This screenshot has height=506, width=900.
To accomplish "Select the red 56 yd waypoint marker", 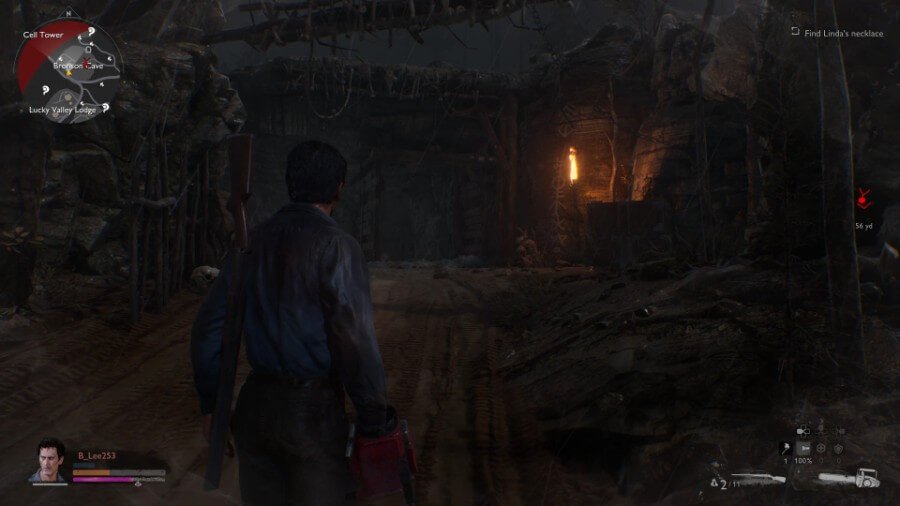I will click(863, 201).
